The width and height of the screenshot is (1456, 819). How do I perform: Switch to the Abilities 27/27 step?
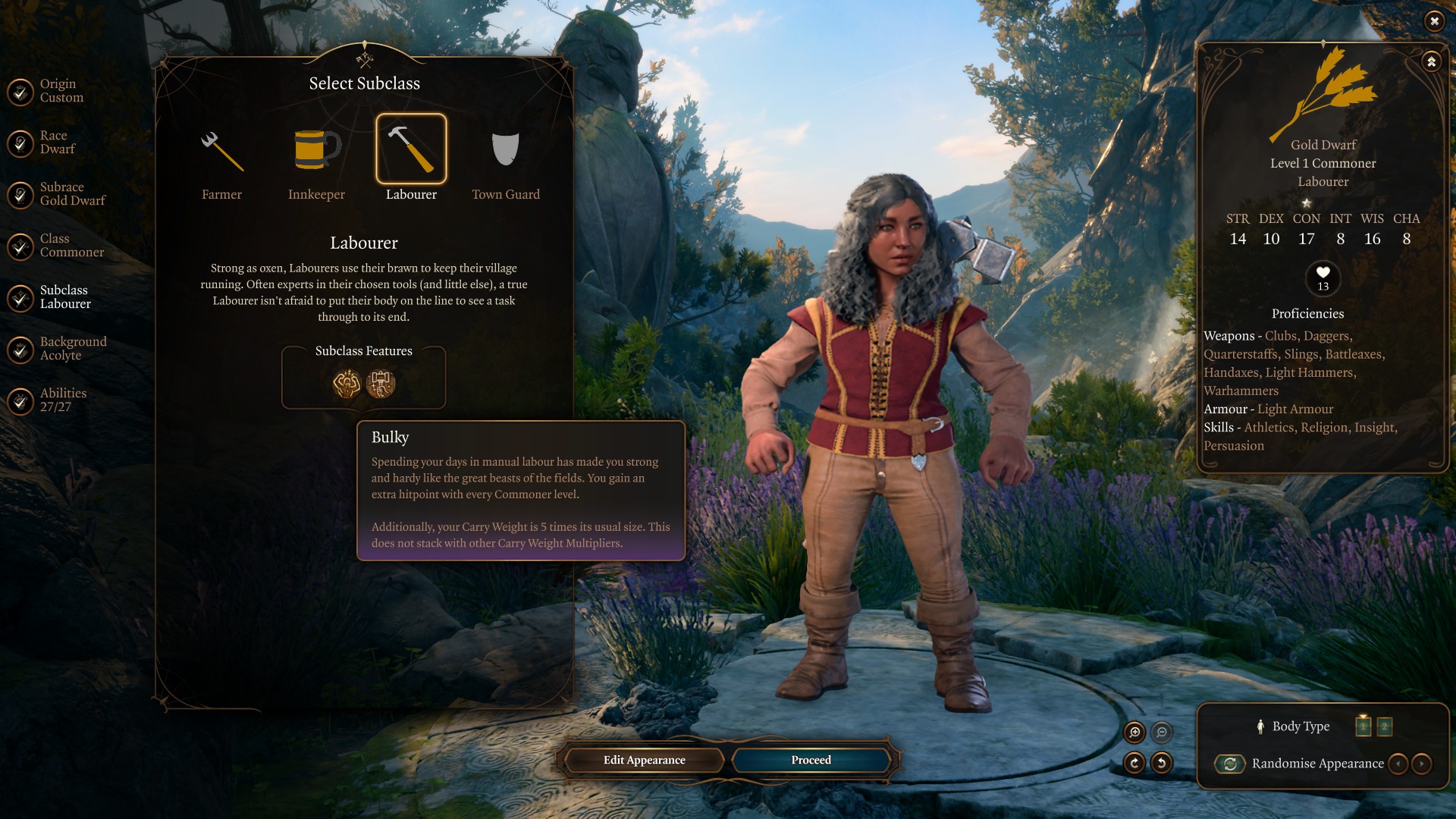pyautogui.click(x=20, y=401)
